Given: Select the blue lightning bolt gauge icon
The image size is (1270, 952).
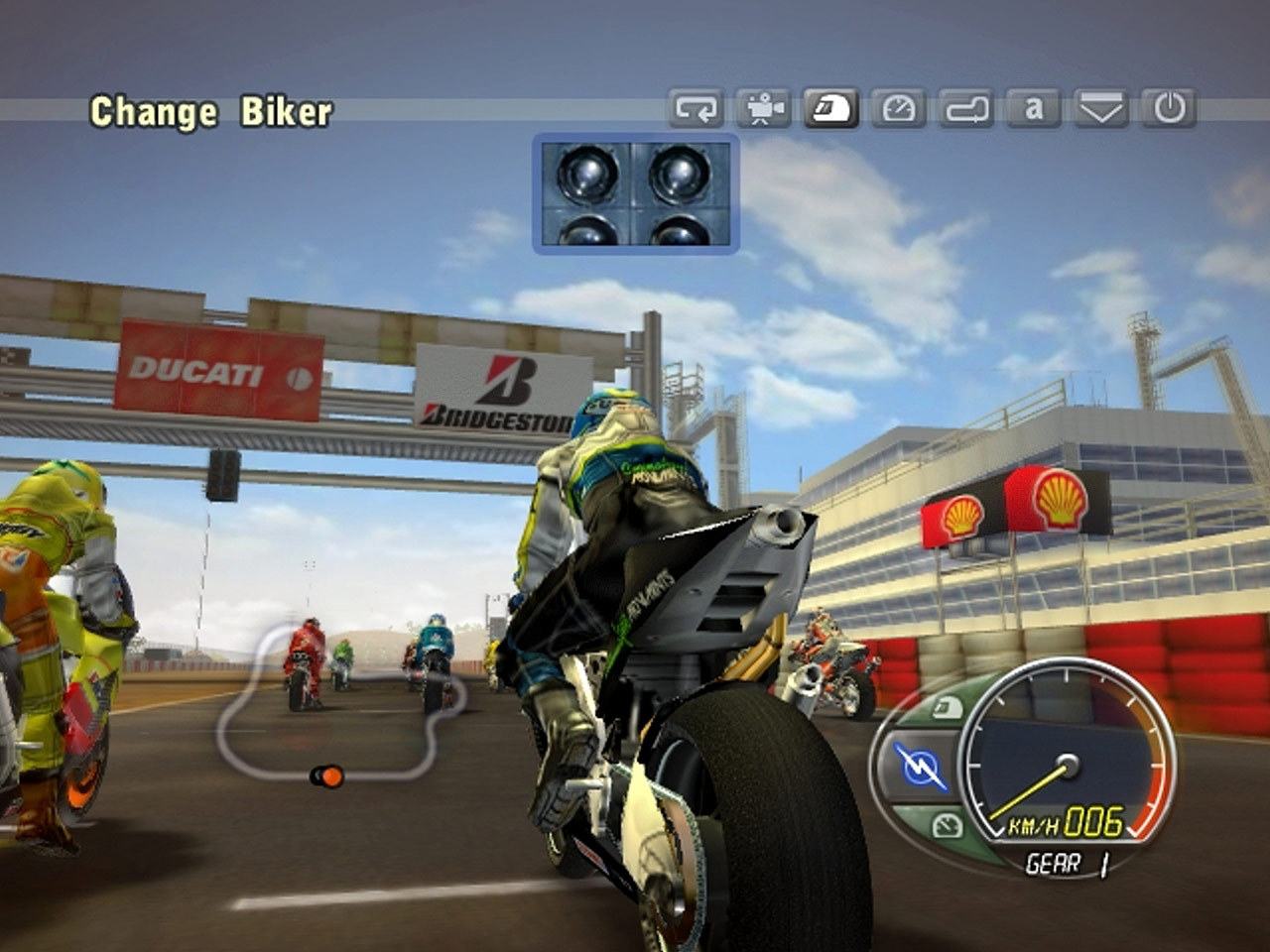Looking at the screenshot, I should click(920, 767).
